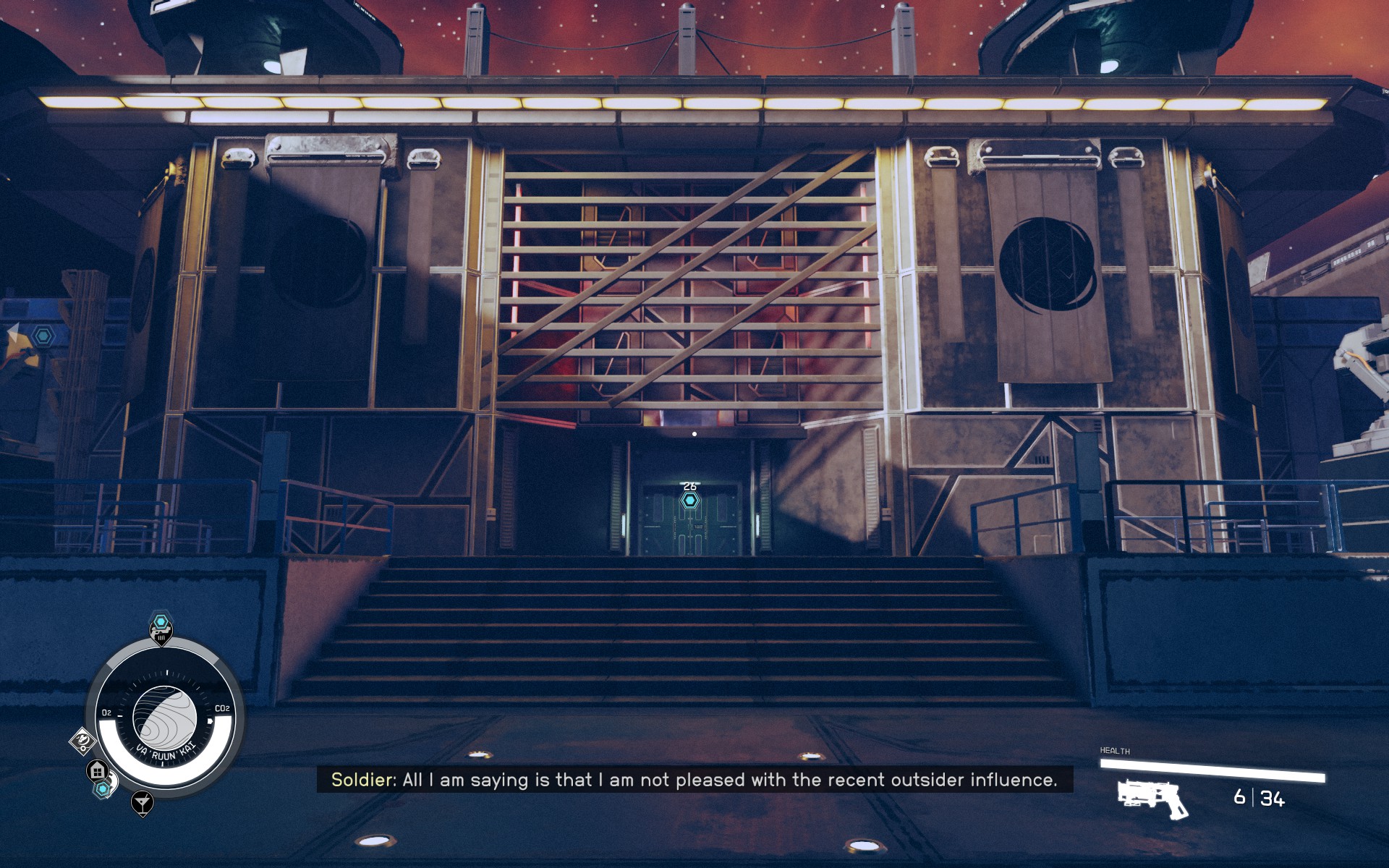Click the diamond-shaped marker on compass
This screenshot has width=1389, height=868.
click(x=82, y=741)
